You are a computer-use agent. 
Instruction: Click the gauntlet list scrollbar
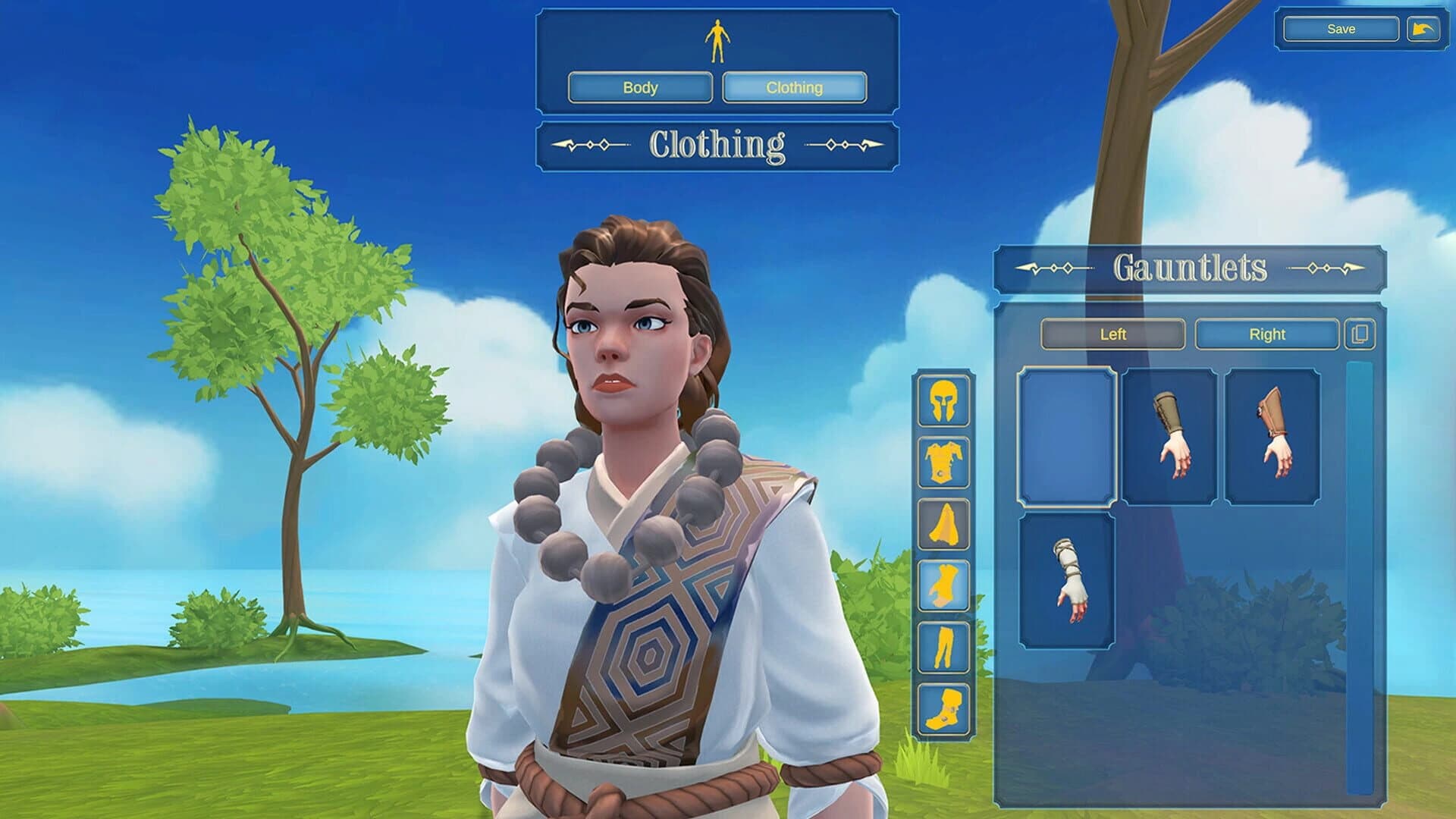click(x=1359, y=576)
